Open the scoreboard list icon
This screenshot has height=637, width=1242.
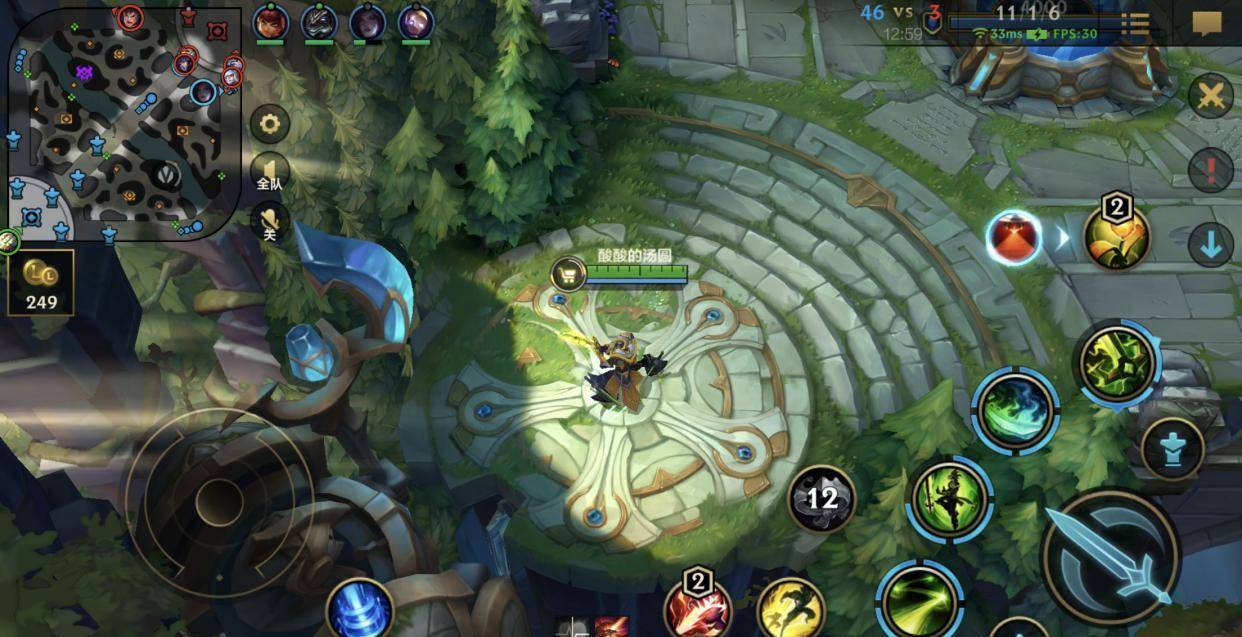coord(1134,22)
